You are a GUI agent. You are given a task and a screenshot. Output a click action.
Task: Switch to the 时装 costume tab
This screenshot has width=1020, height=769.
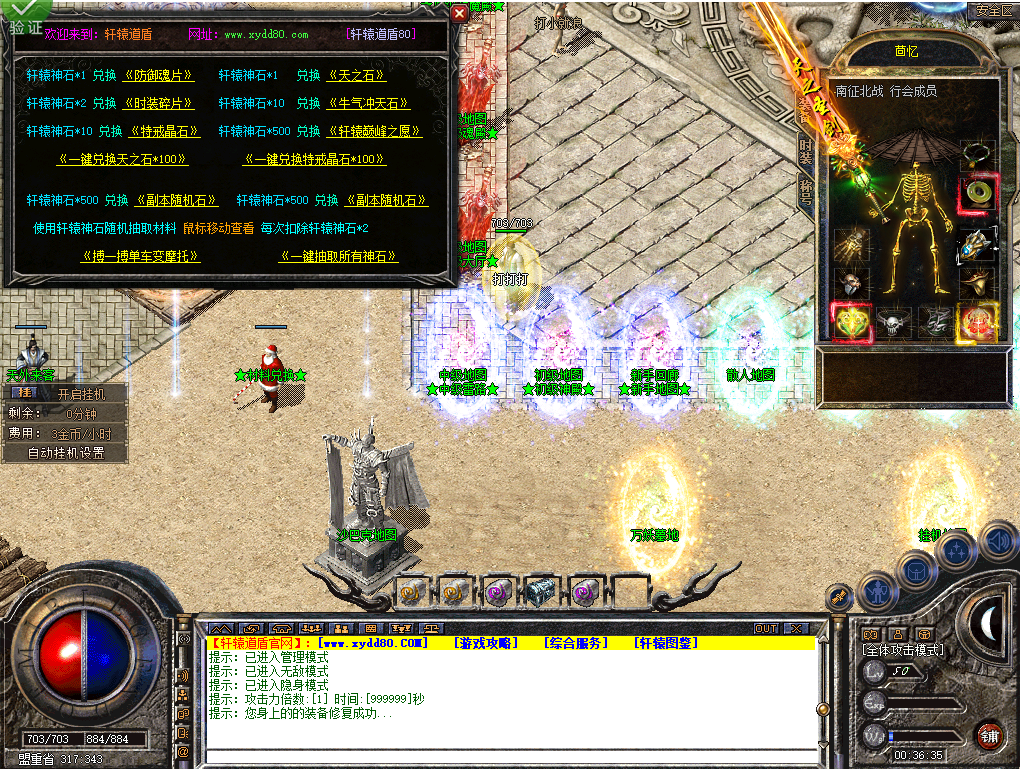(806, 151)
